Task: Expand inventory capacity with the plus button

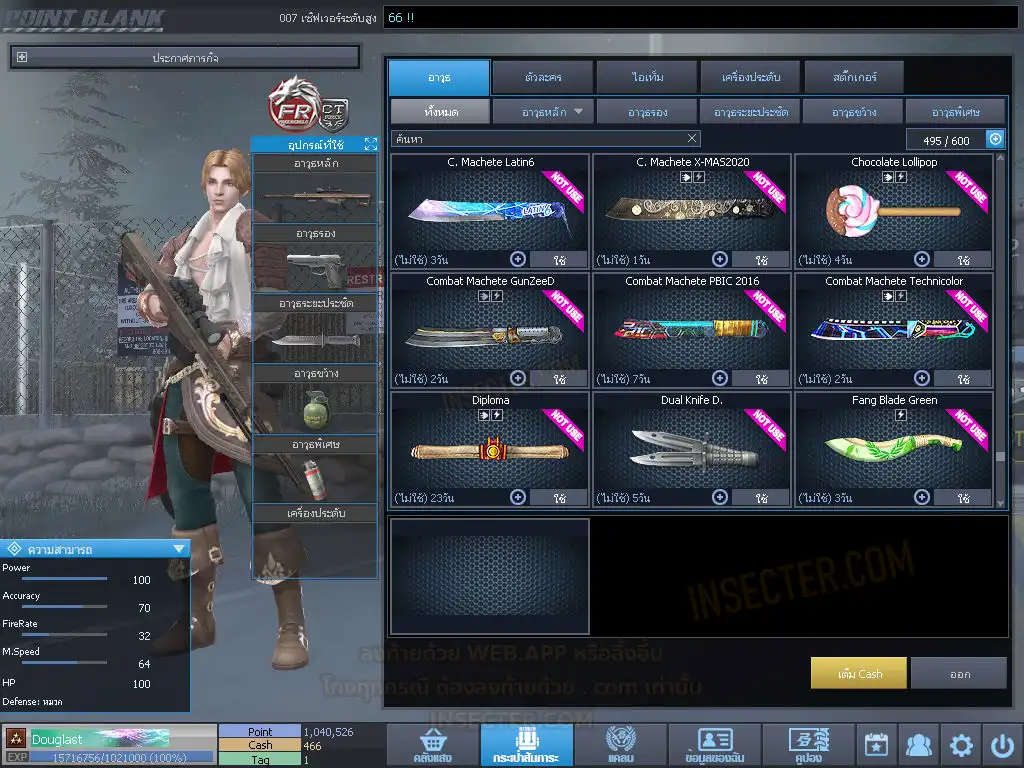Action: 995,139
